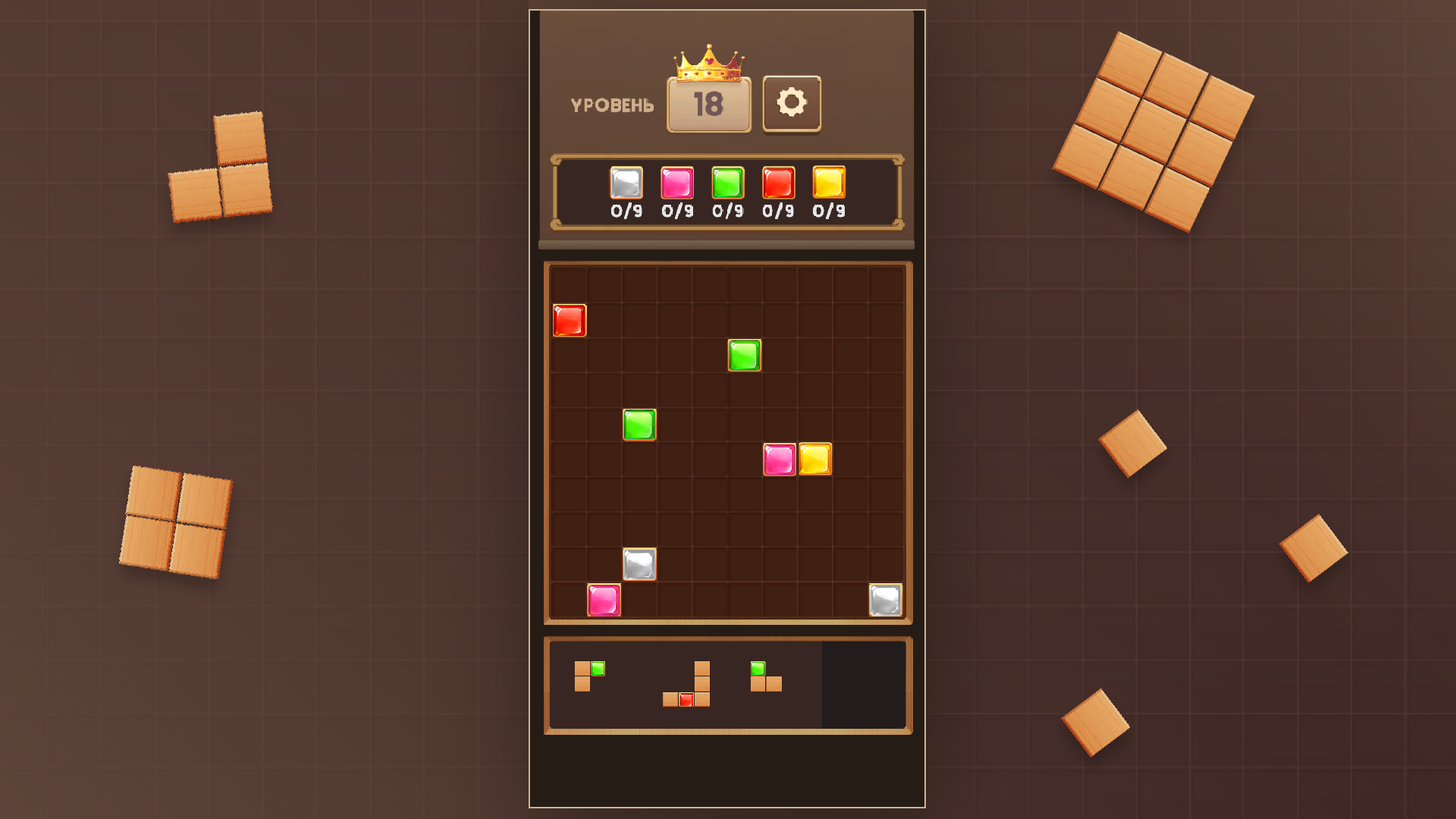Viewport: 1456px width, 819px height.
Task: Select the green gem in the top board row
Action: (x=743, y=355)
